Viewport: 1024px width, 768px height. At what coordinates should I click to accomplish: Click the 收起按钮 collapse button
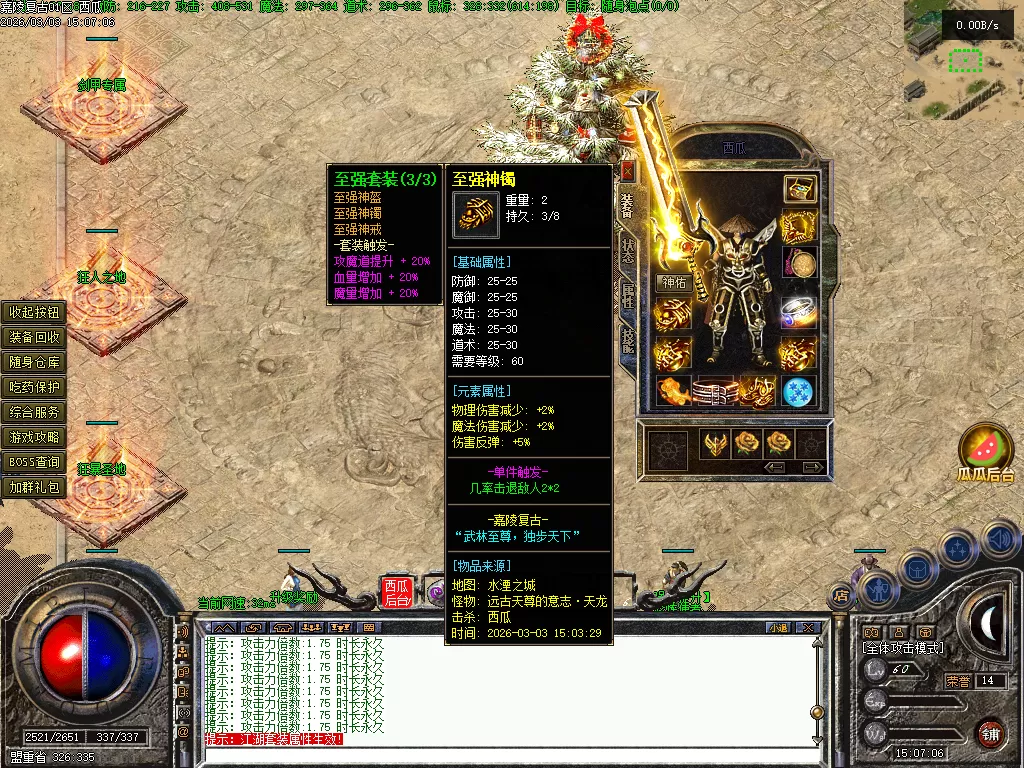[x=35, y=312]
